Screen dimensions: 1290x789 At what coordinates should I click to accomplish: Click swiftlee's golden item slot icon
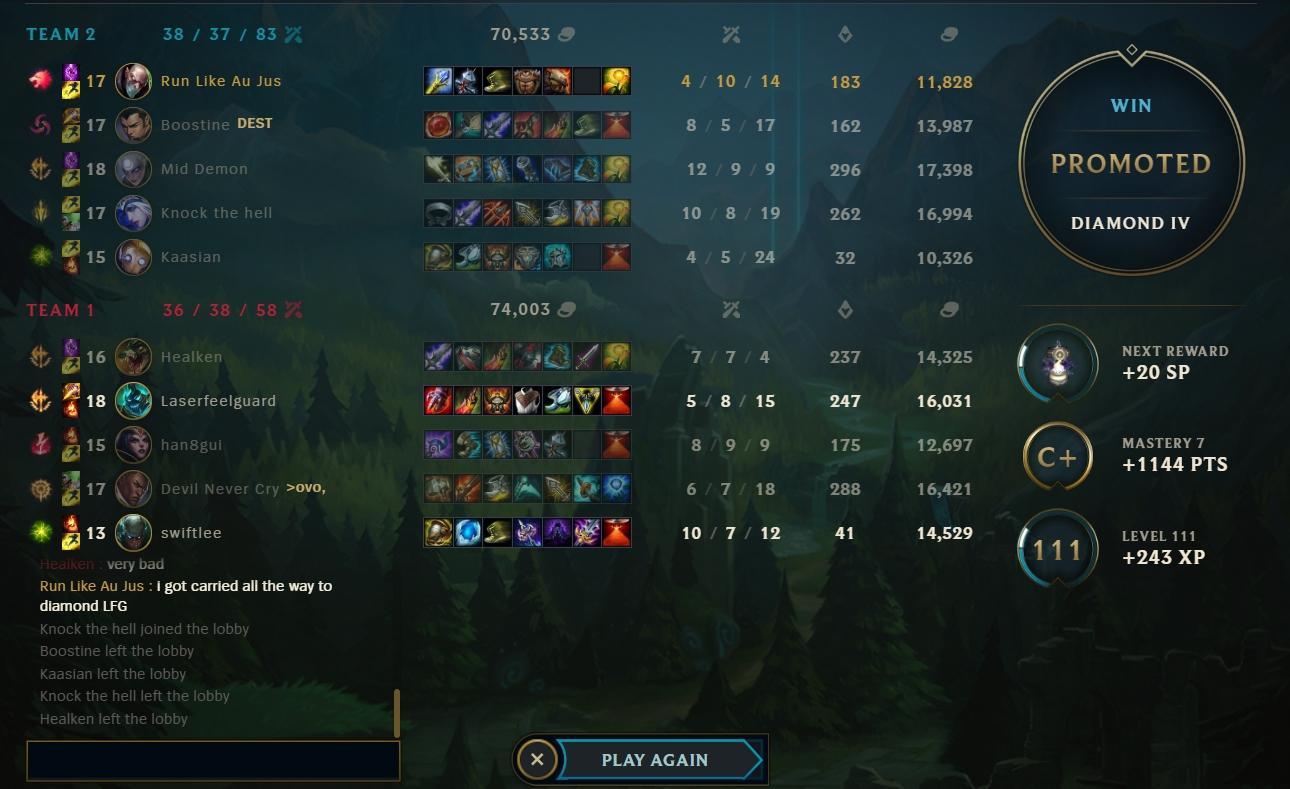pyautogui.click(x=437, y=533)
